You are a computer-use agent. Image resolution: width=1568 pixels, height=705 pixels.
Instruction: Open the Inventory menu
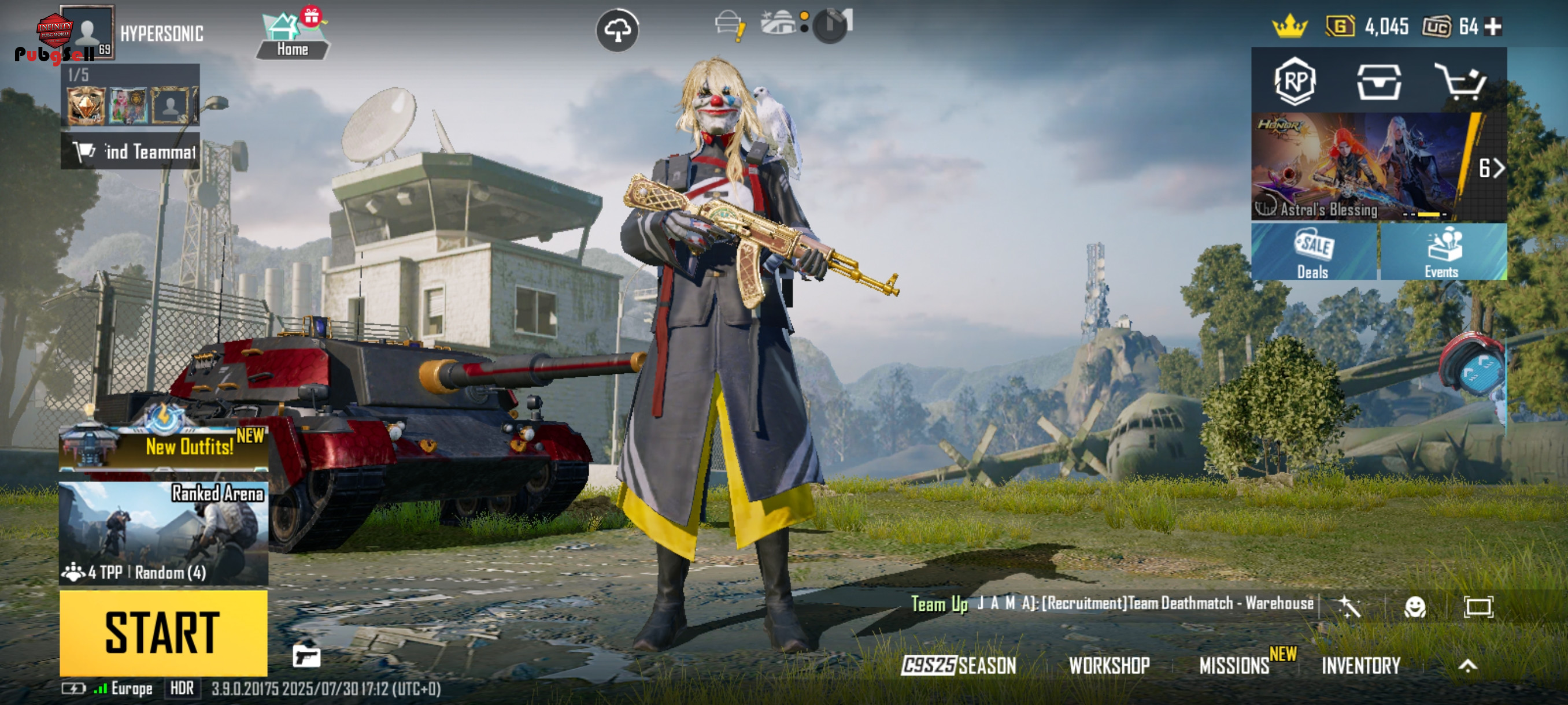(x=1361, y=666)
